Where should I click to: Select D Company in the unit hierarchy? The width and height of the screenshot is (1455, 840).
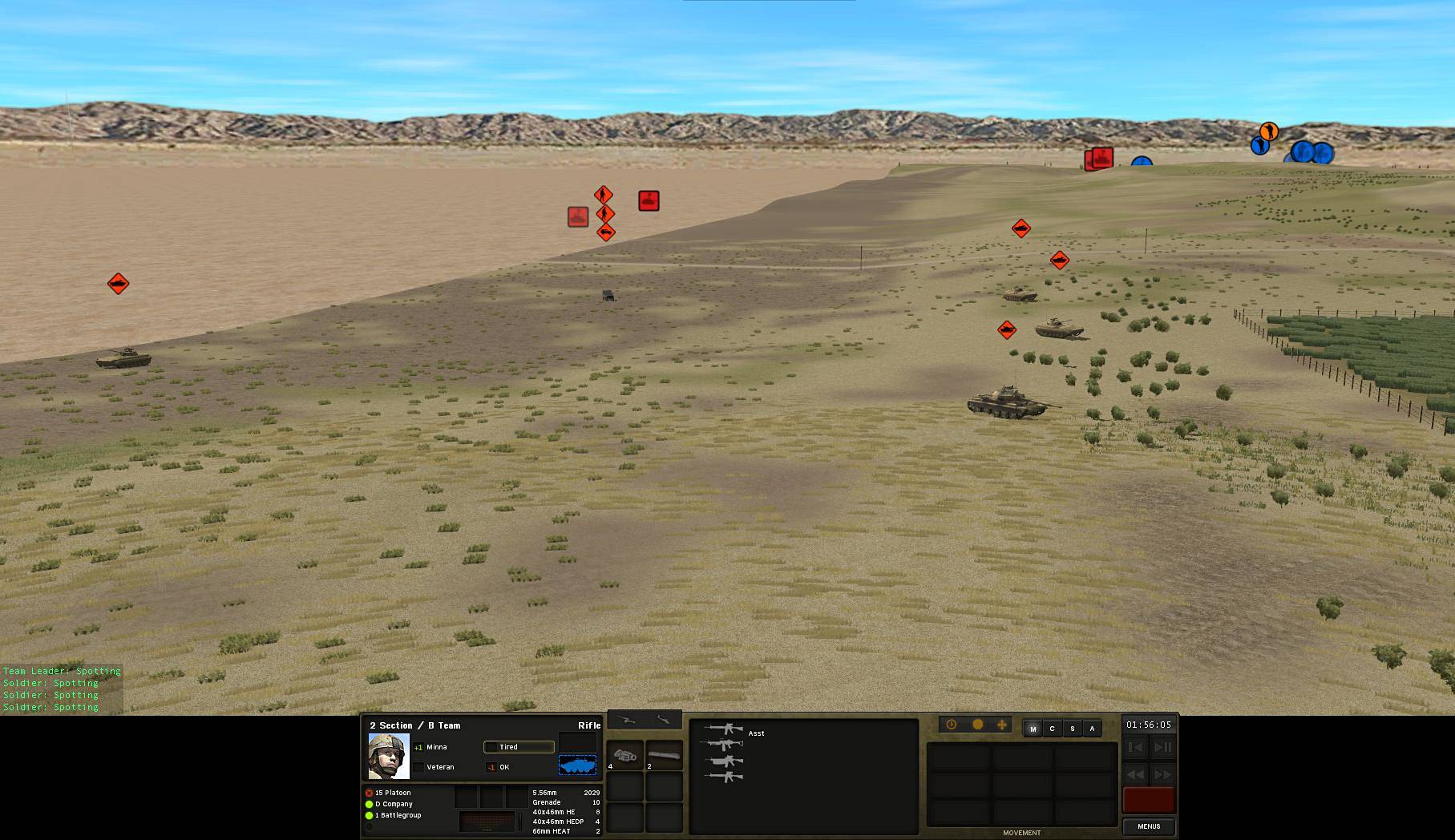pyautogui.click(x=393, y=804)
